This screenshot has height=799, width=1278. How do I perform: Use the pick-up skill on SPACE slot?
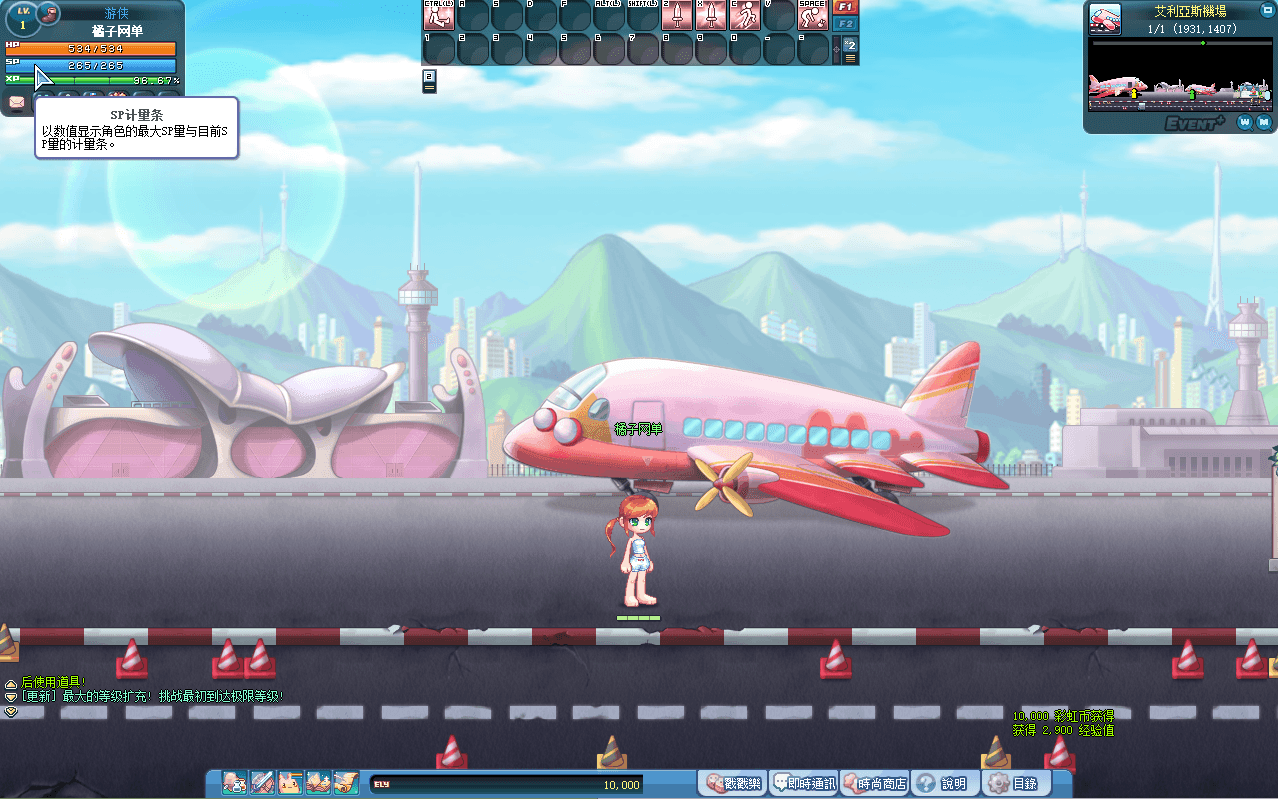[x=813, y=15]
